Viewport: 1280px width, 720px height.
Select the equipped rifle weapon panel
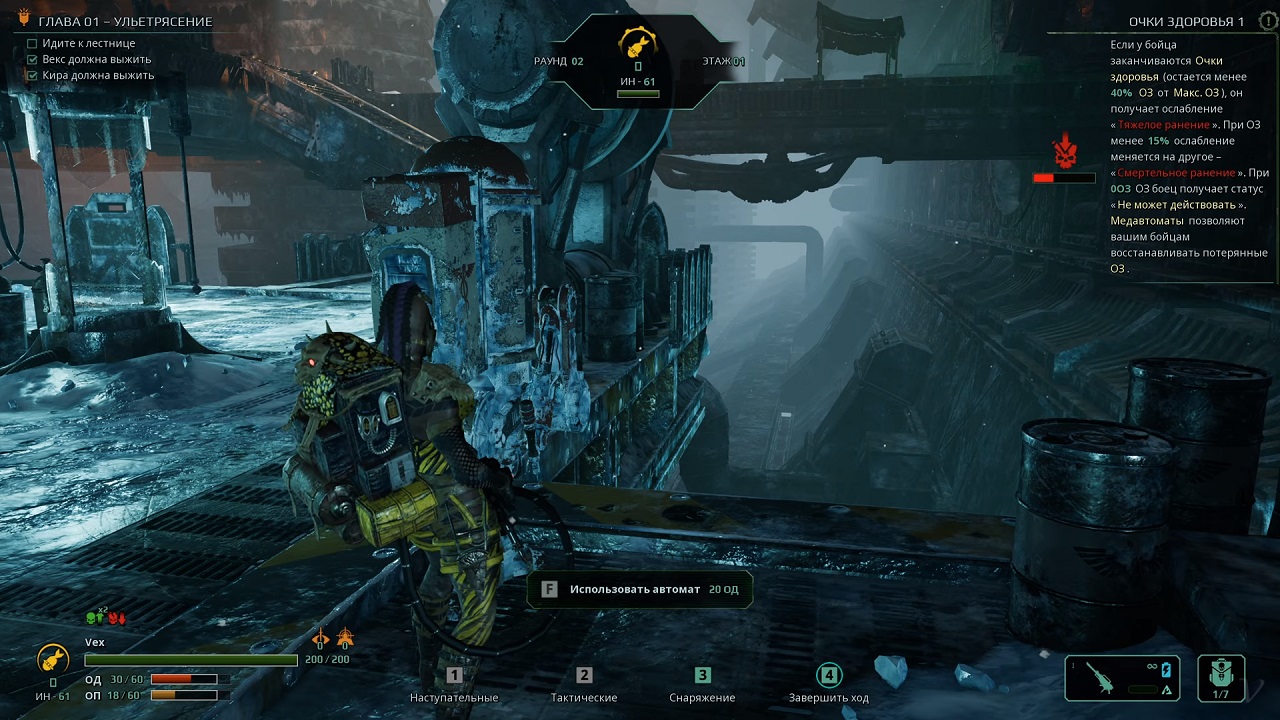pyautogui.click(x=1123, y=678)
